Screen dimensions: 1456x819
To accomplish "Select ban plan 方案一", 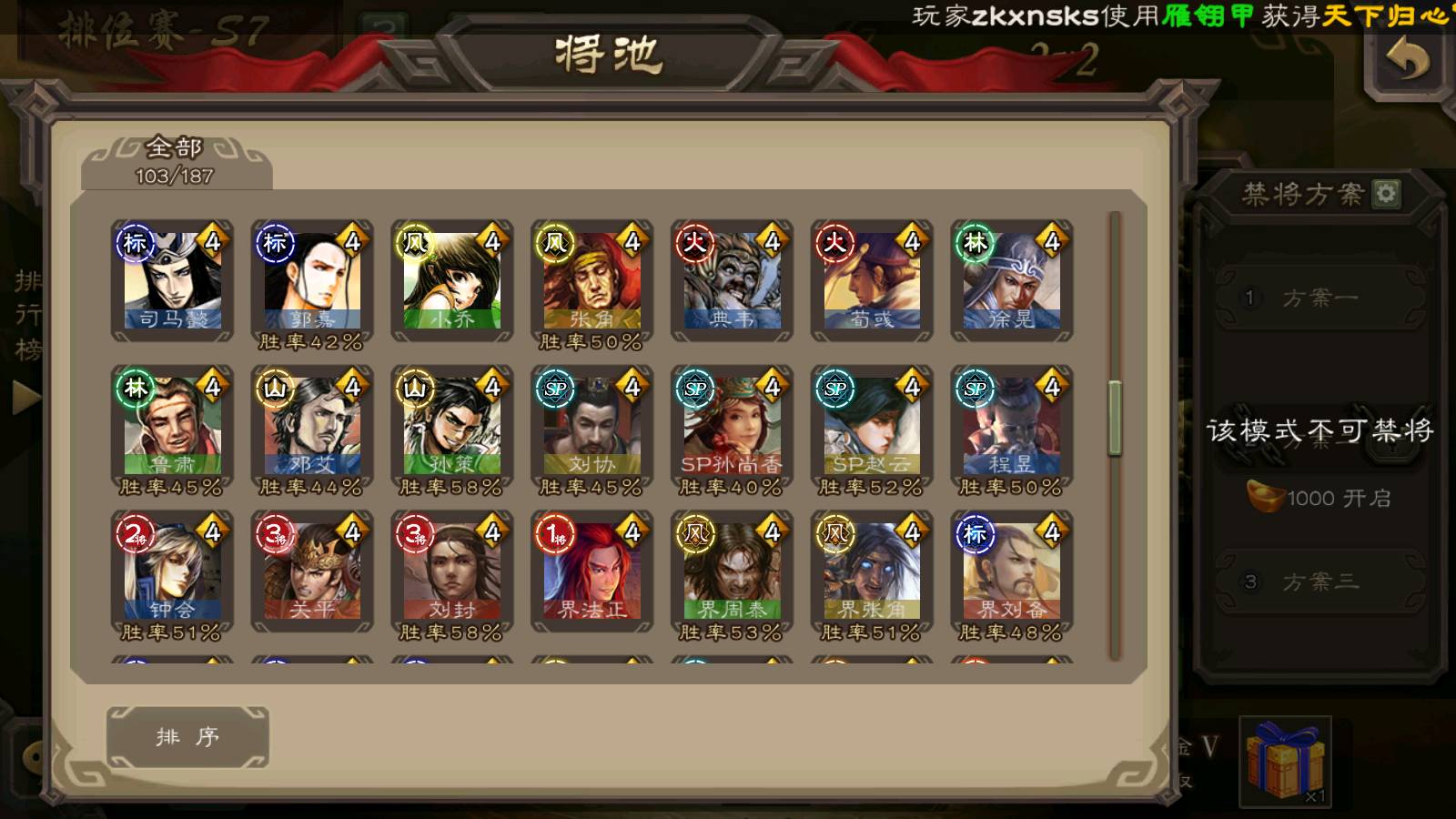I will (1319, 298).
